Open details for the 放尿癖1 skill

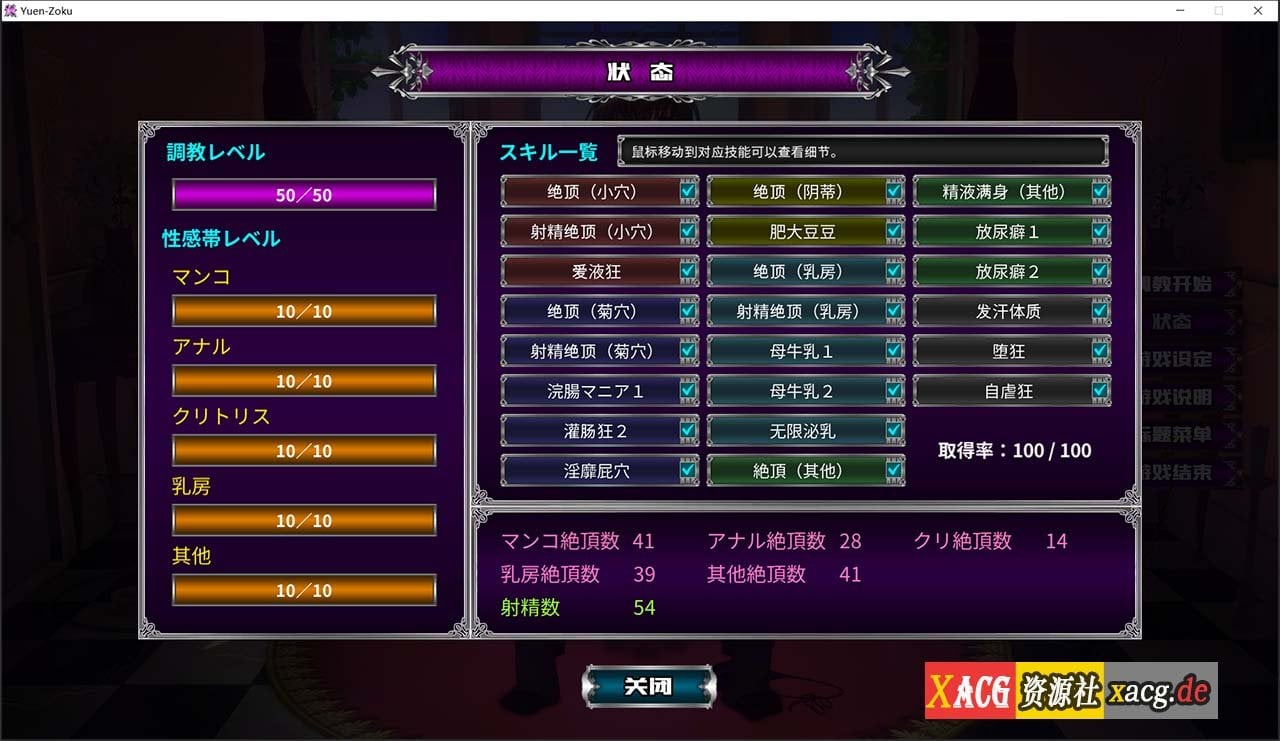[1005, 231]
